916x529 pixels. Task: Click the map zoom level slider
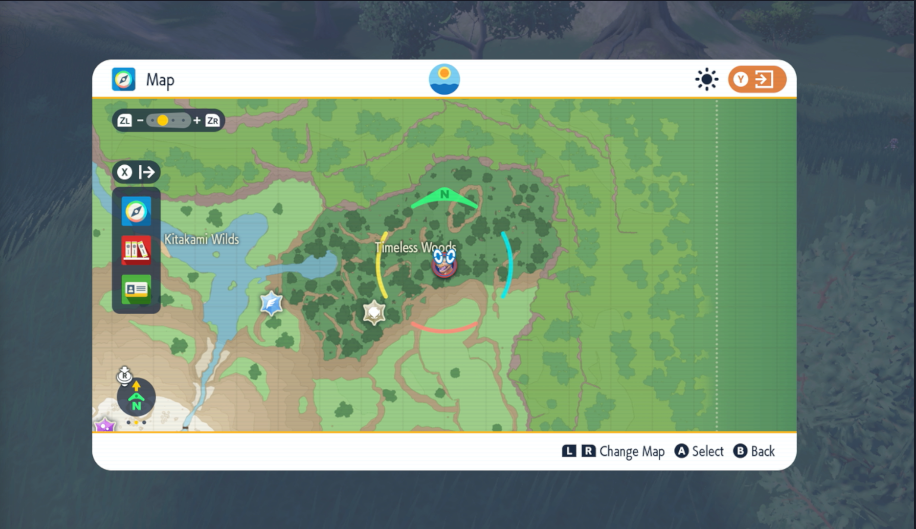pyautogui.click(x=168, y=120)
